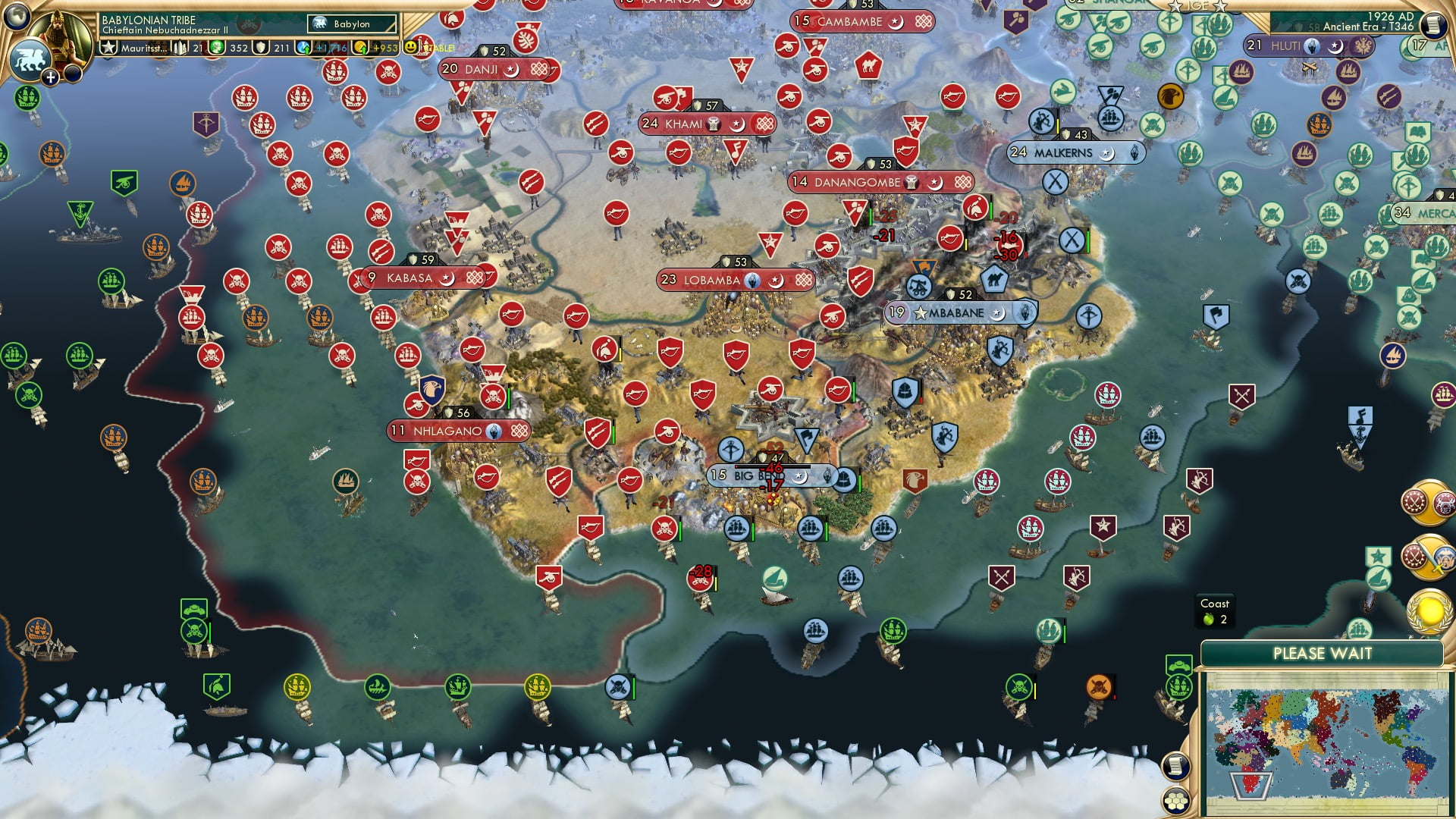
Task: Toggle the hex grid honeycomb icon
Action: (x=1175, y=800)
